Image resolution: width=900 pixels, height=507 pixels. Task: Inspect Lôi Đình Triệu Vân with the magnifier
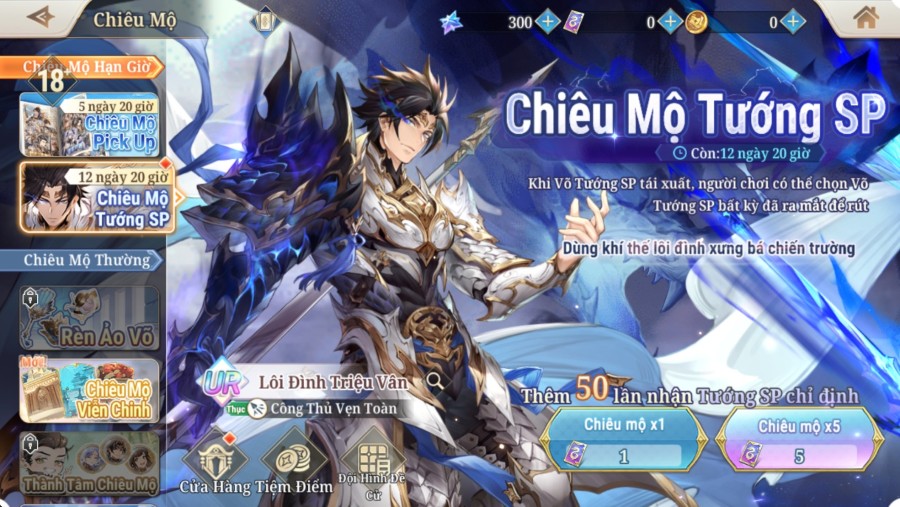click(435, 381)
